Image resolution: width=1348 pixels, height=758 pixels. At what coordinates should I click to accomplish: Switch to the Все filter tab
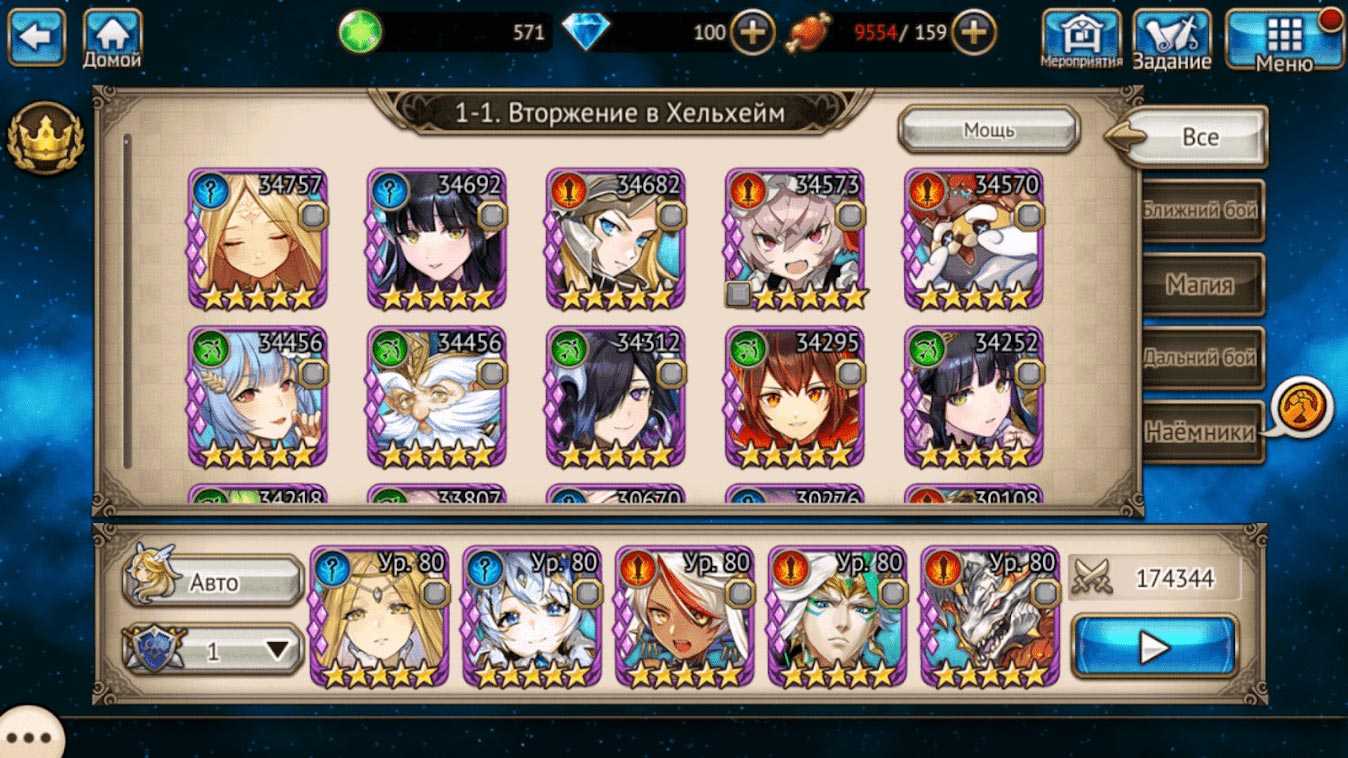pos(1199,137)
